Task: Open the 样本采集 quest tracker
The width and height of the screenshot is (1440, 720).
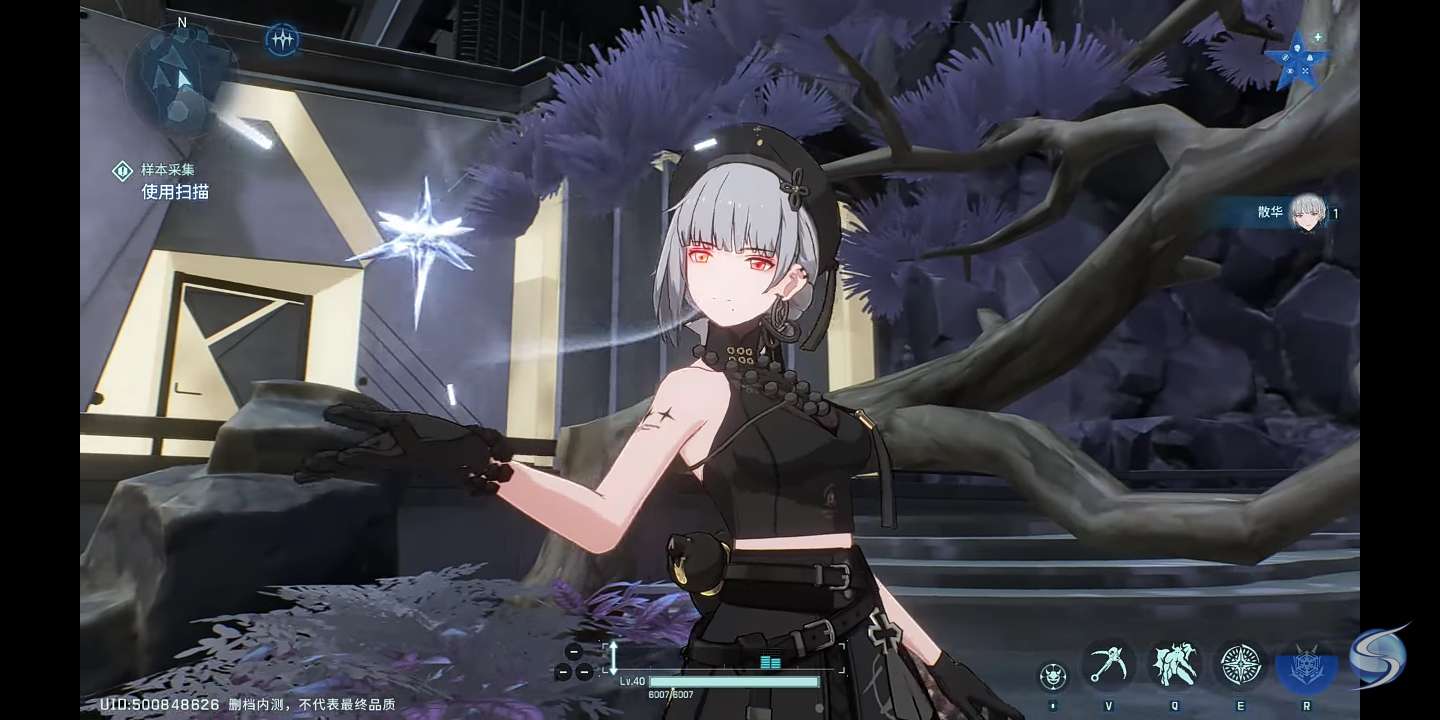Action: (x=165, y=181)
